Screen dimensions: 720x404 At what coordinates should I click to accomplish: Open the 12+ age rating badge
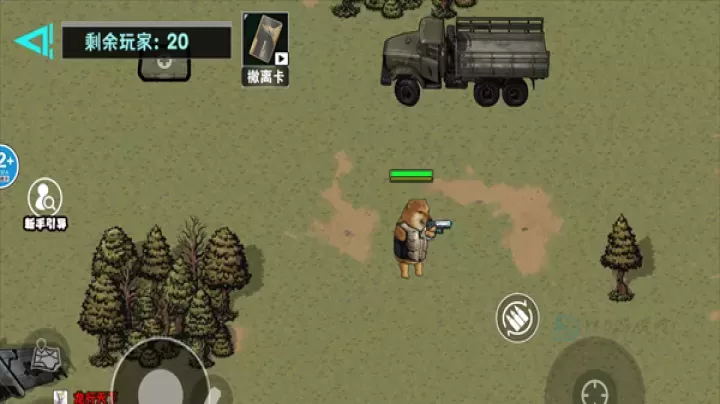coord(6,165)
